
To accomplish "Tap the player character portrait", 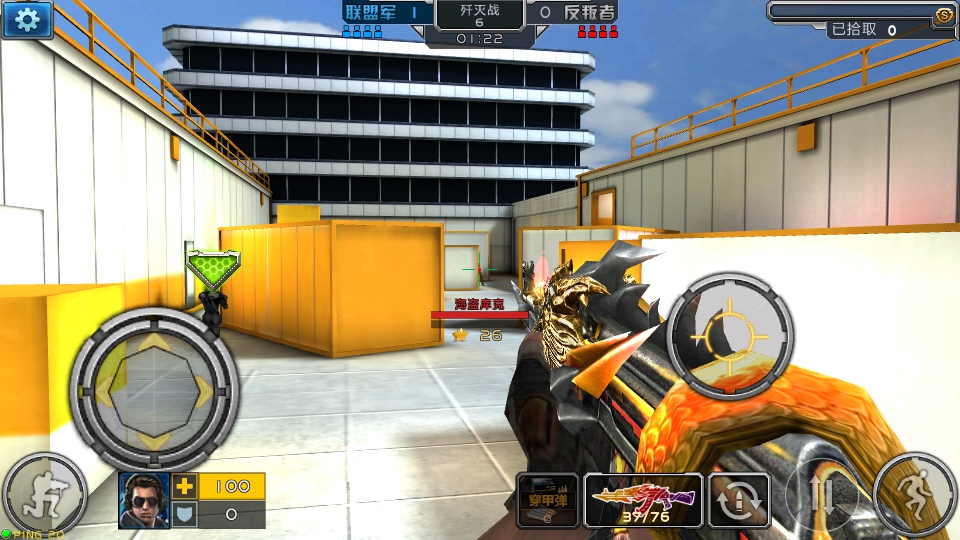I will (144, 499).
